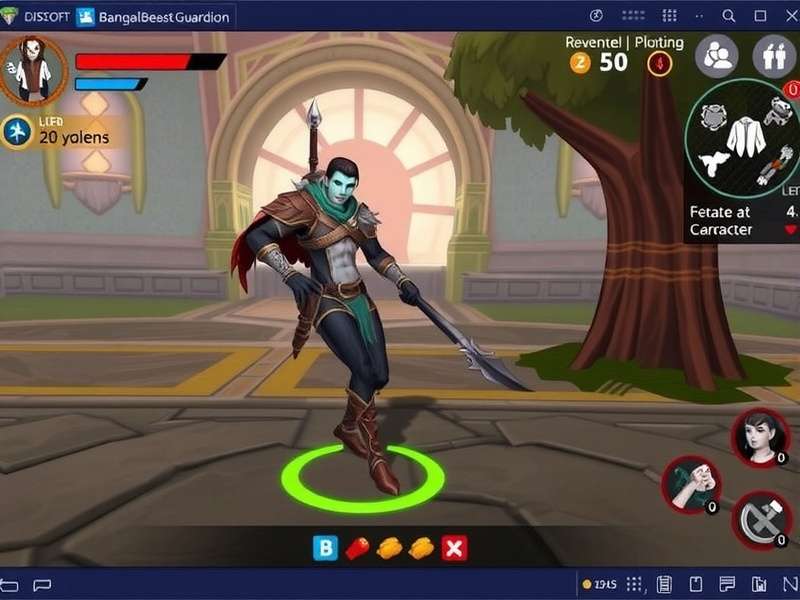Viewport: 800px width, 600px height.
Task: Open the player portrait in the top-left
Action: 33,70
